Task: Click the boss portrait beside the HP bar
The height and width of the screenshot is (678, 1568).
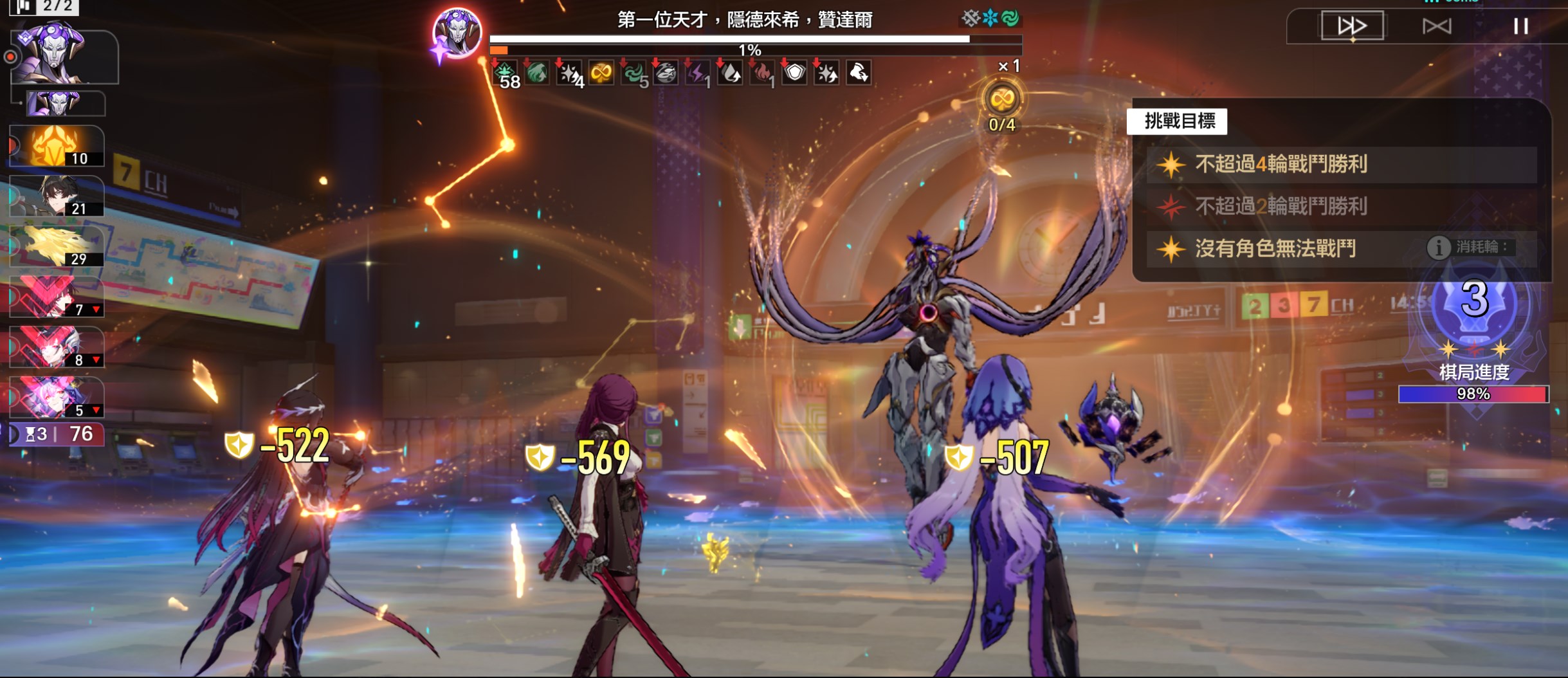Action: click(457, 33)
